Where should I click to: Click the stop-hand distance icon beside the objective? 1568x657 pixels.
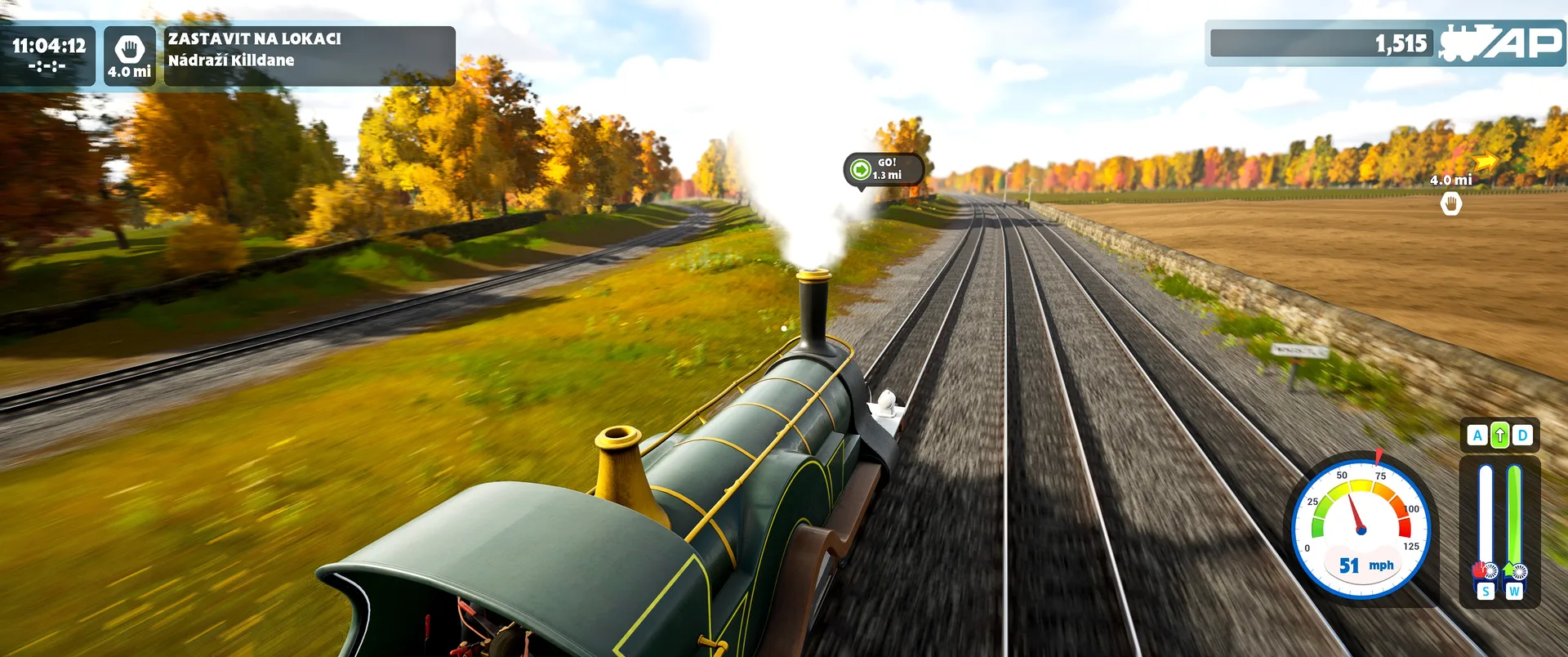point(129,56)
